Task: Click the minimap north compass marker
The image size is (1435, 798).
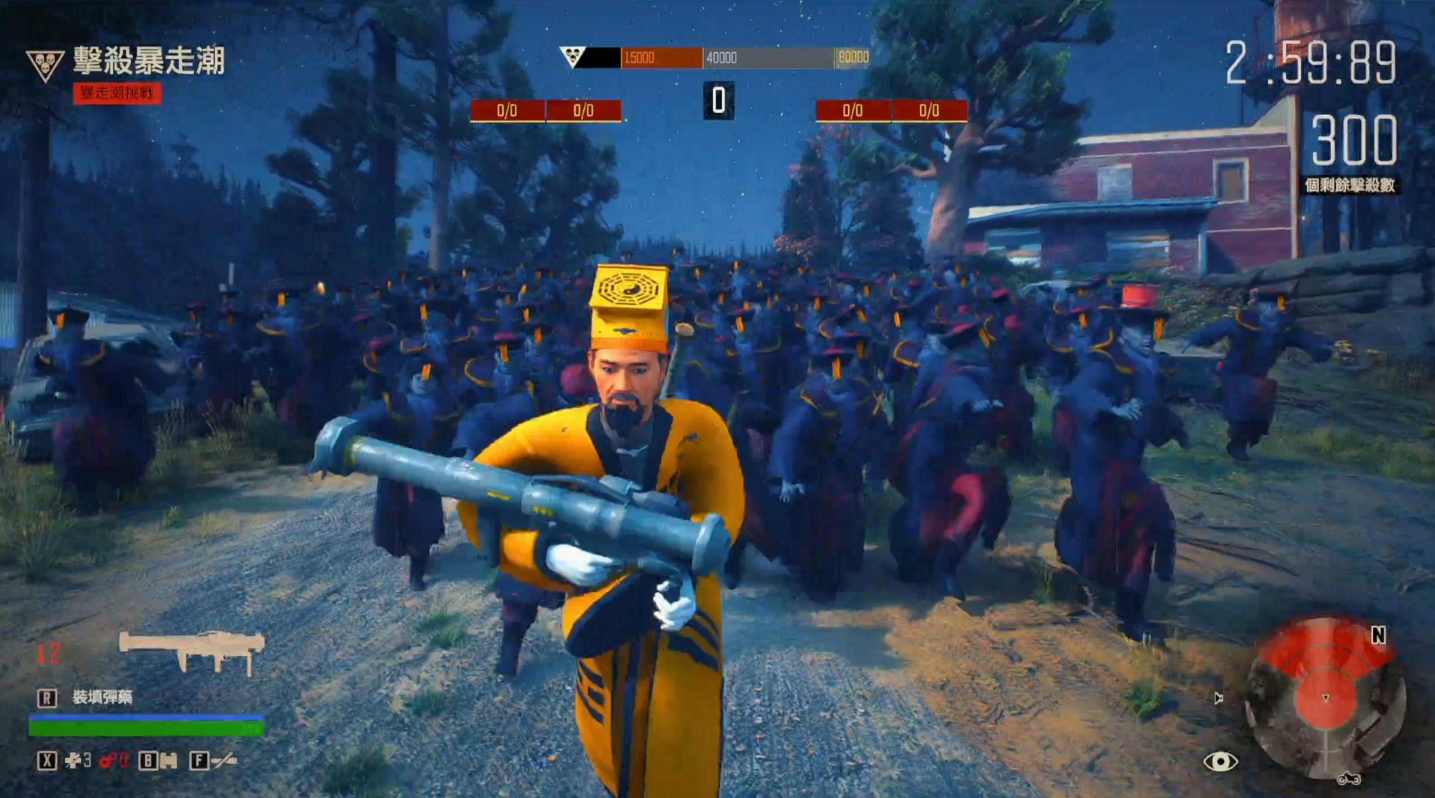Action: (1378, 636)
